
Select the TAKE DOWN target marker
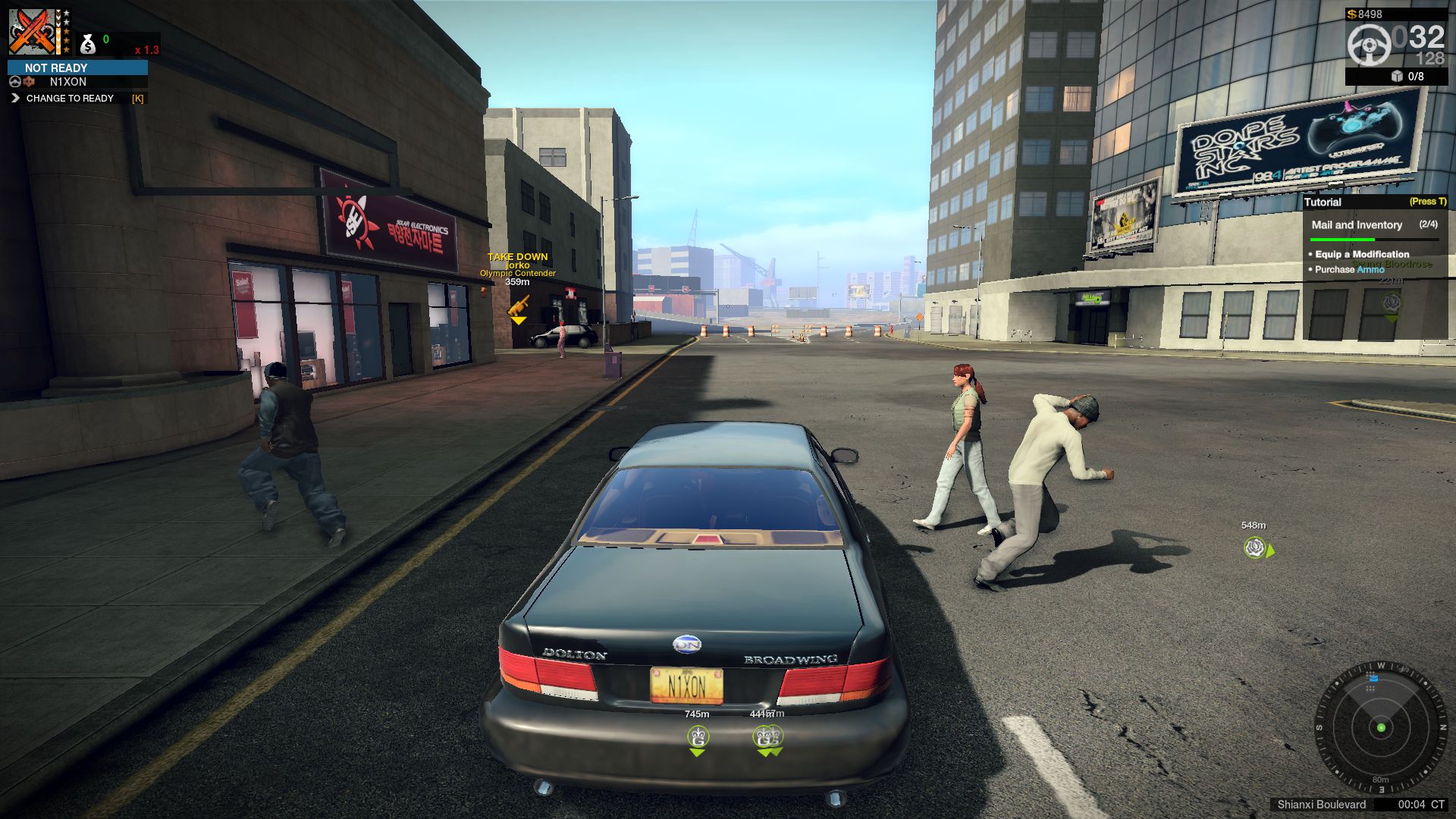pyautogui.click(x=518, y=306)
